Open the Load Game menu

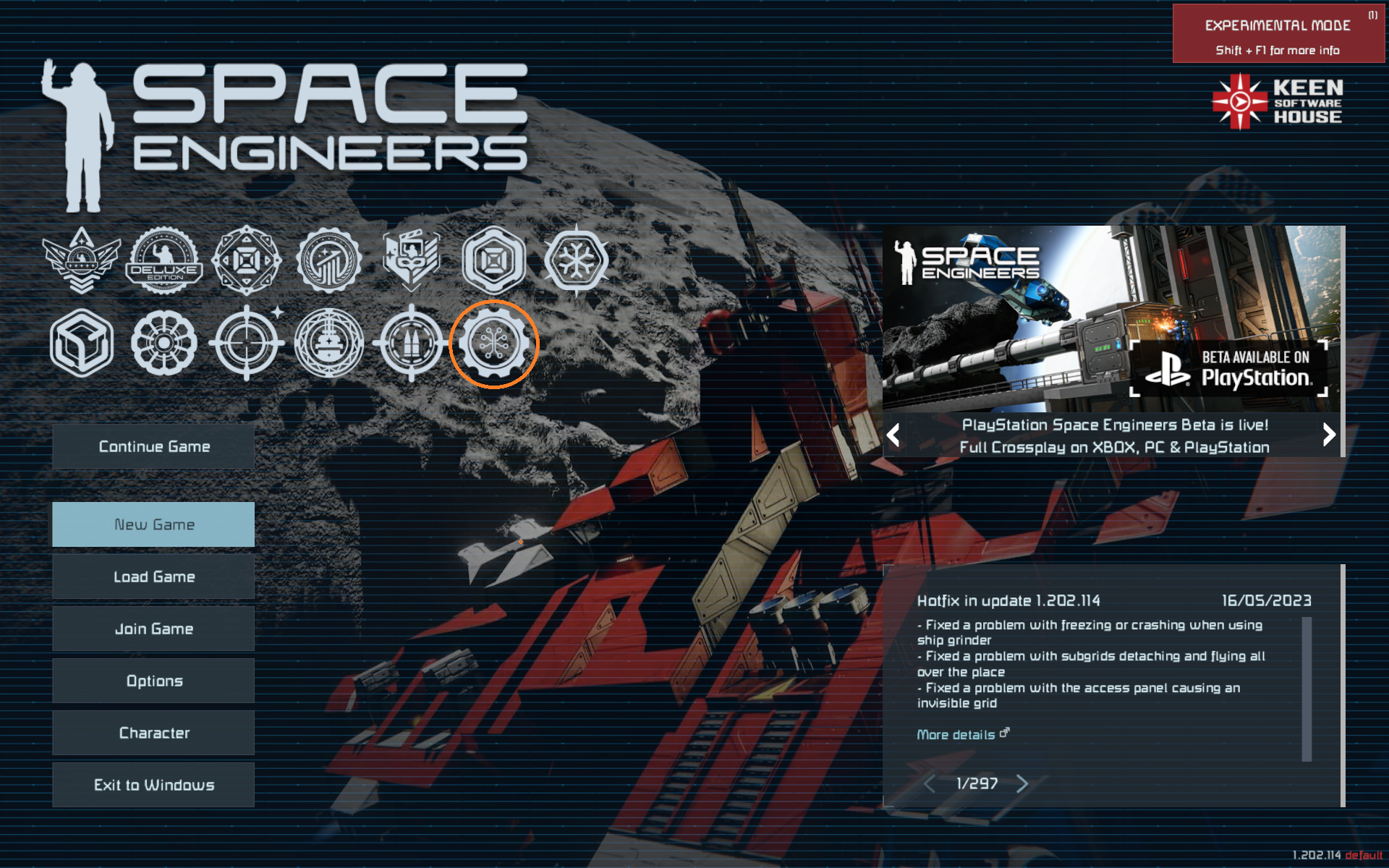[x=153, y=577]
